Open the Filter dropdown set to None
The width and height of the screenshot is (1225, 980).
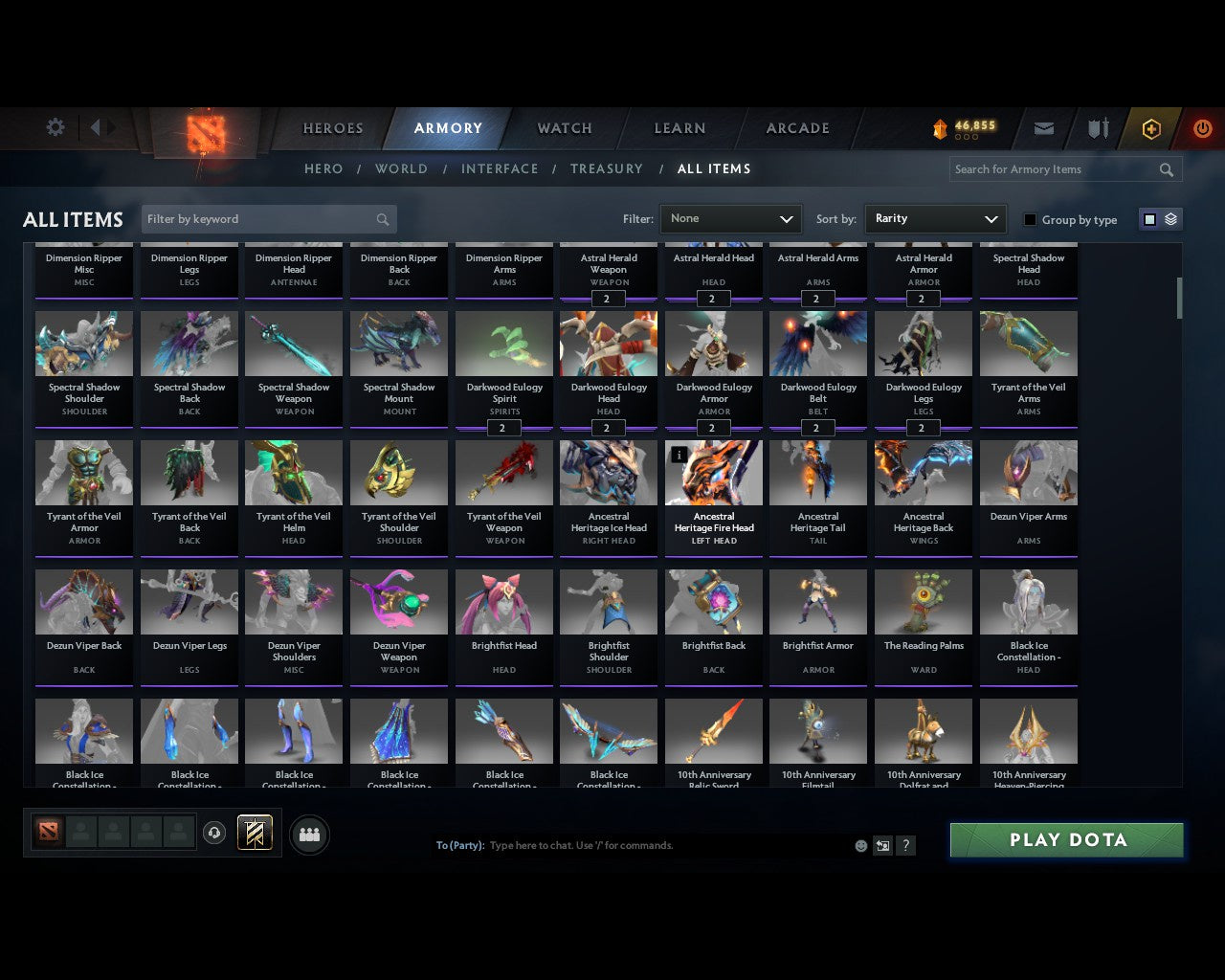(730, 219)
